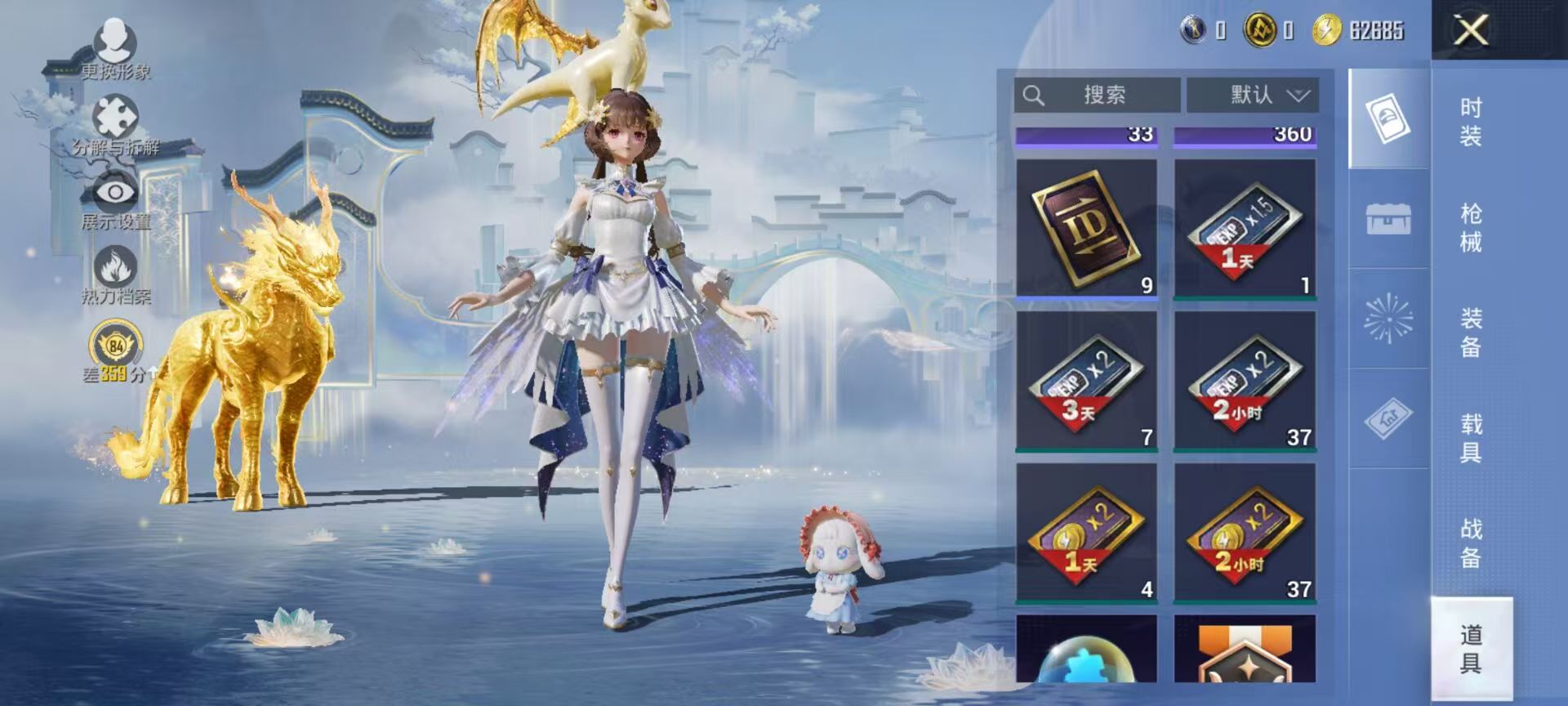Screen dimensions: 1568x706
Task: Click the 搜索 search field
Action: pos(1097,96)
